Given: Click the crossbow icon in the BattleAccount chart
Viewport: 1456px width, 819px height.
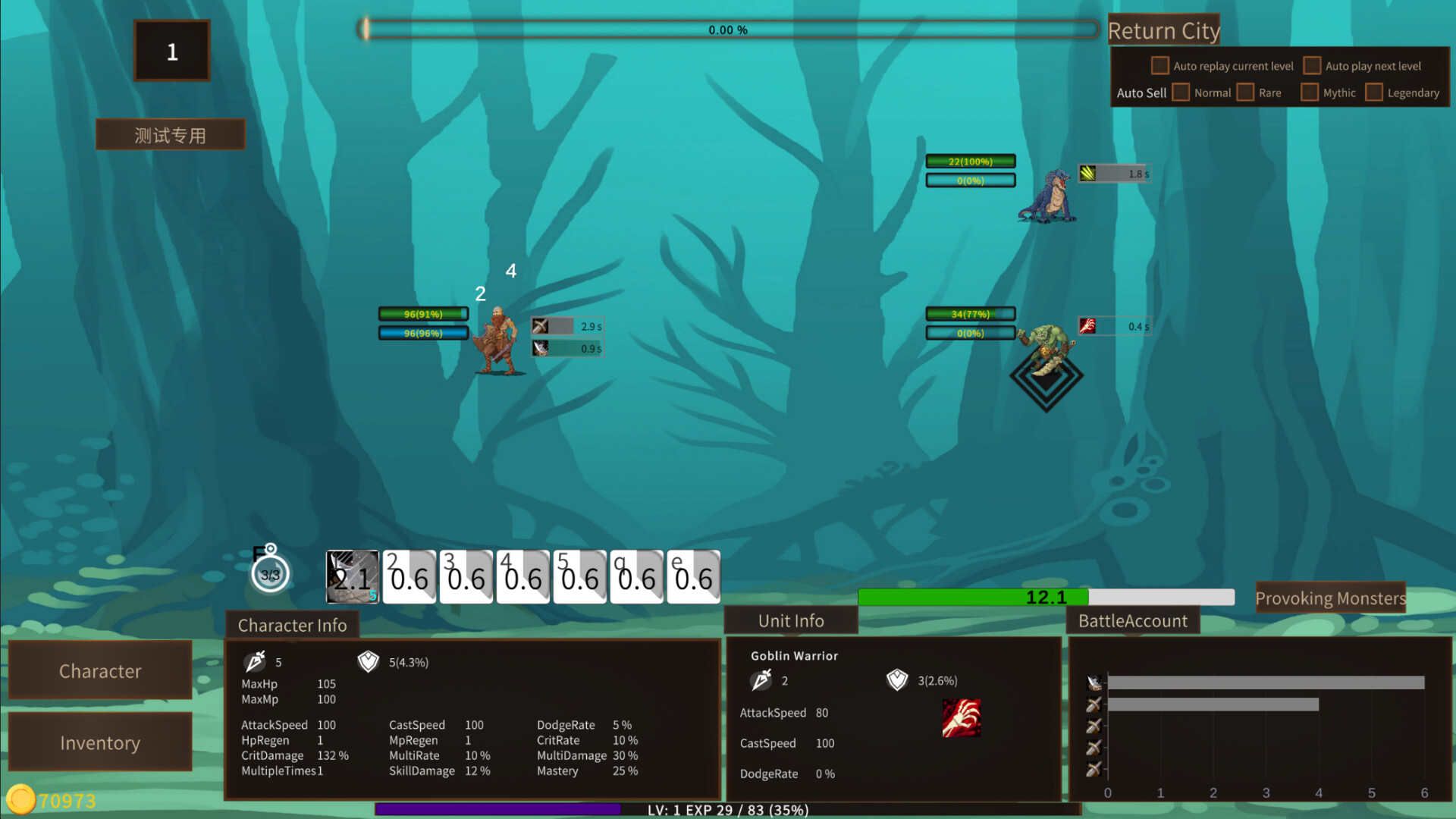Looking at the screenshot, I should click(1094, 681).
